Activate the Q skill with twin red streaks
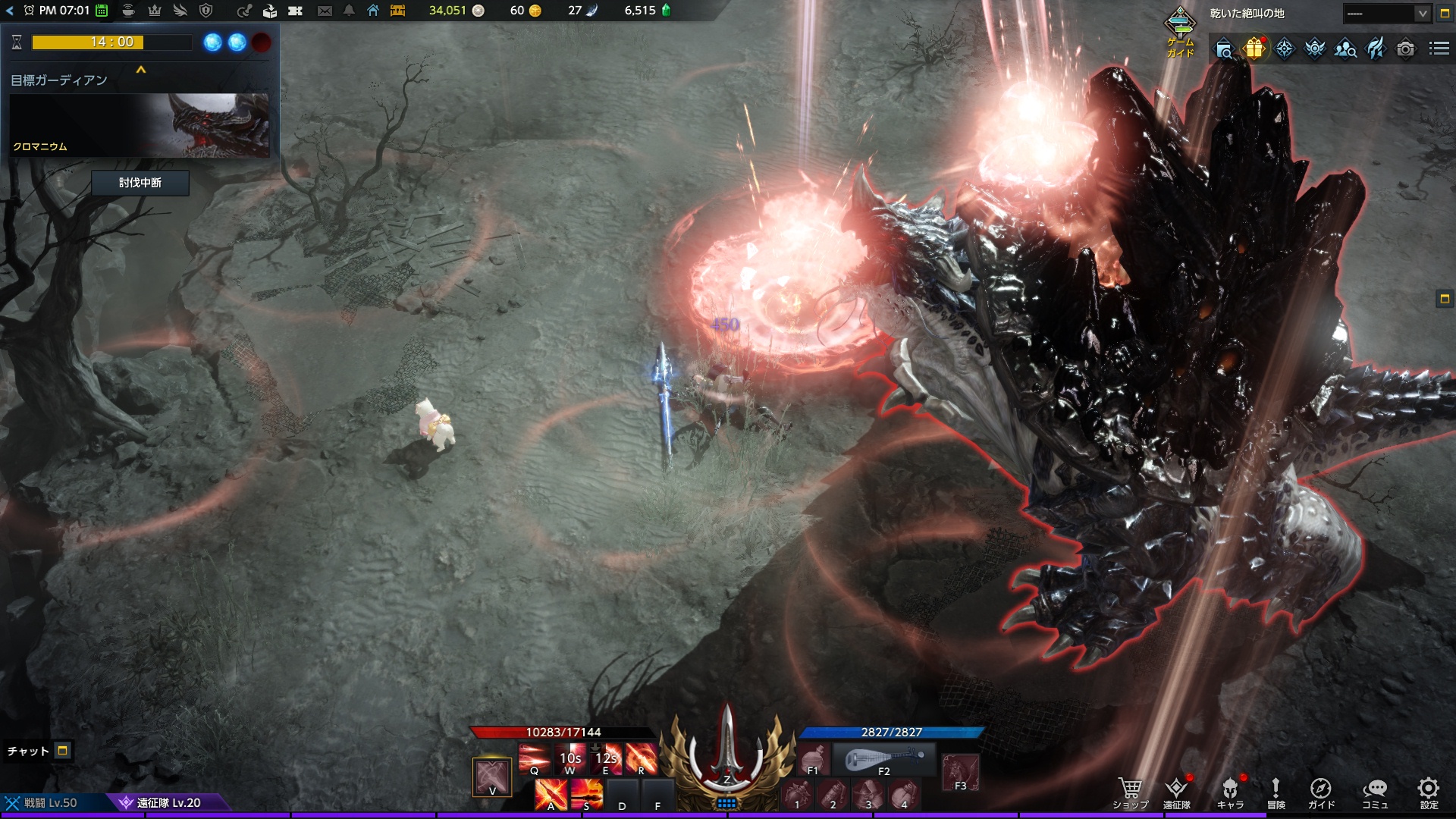Image resolution: width=1456 pixels, height=819 pixels. [x=534, y=758]
